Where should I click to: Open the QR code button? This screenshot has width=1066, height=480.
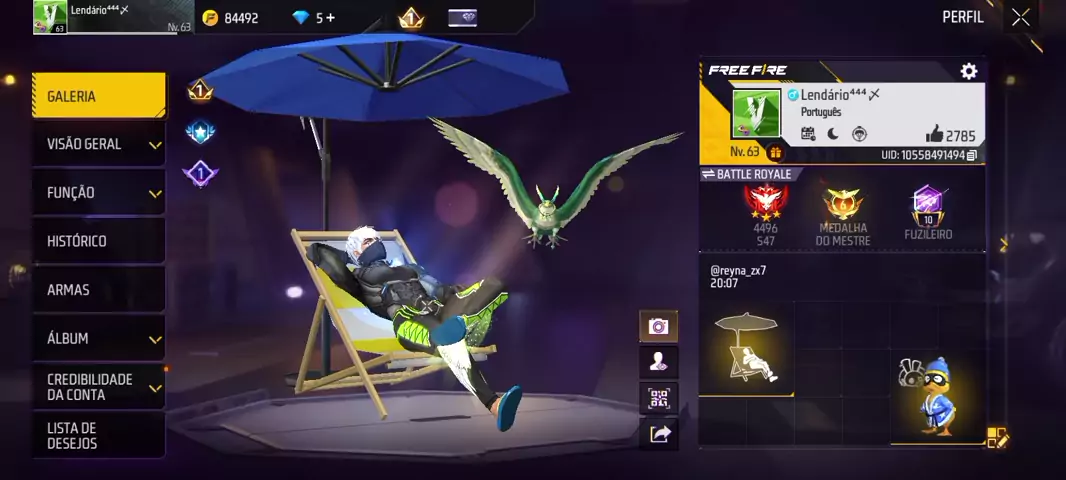[658, 398]
